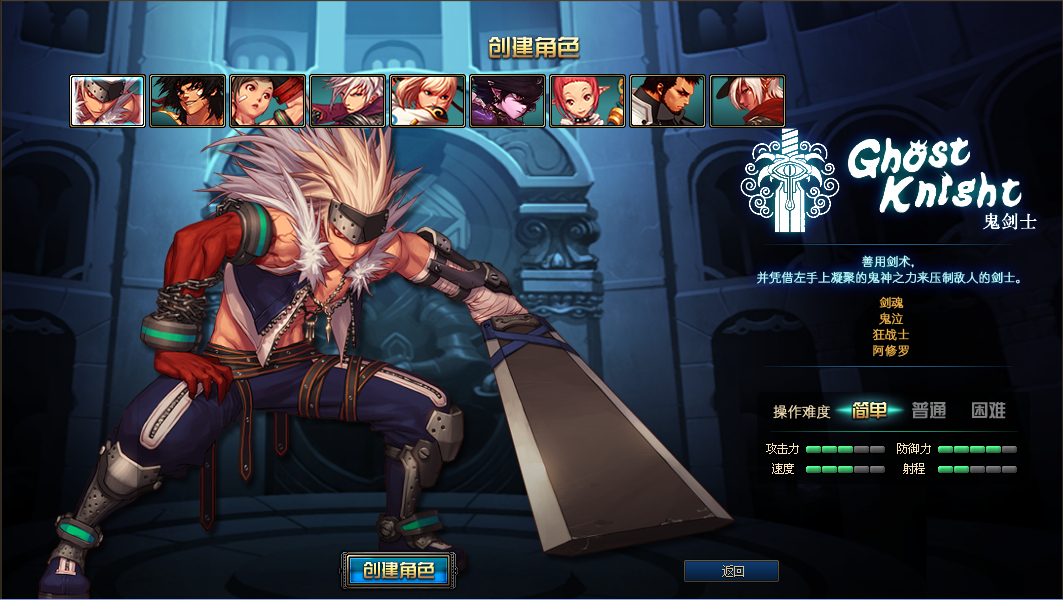Go back with the 返回 button

click(x=731, y=571)
